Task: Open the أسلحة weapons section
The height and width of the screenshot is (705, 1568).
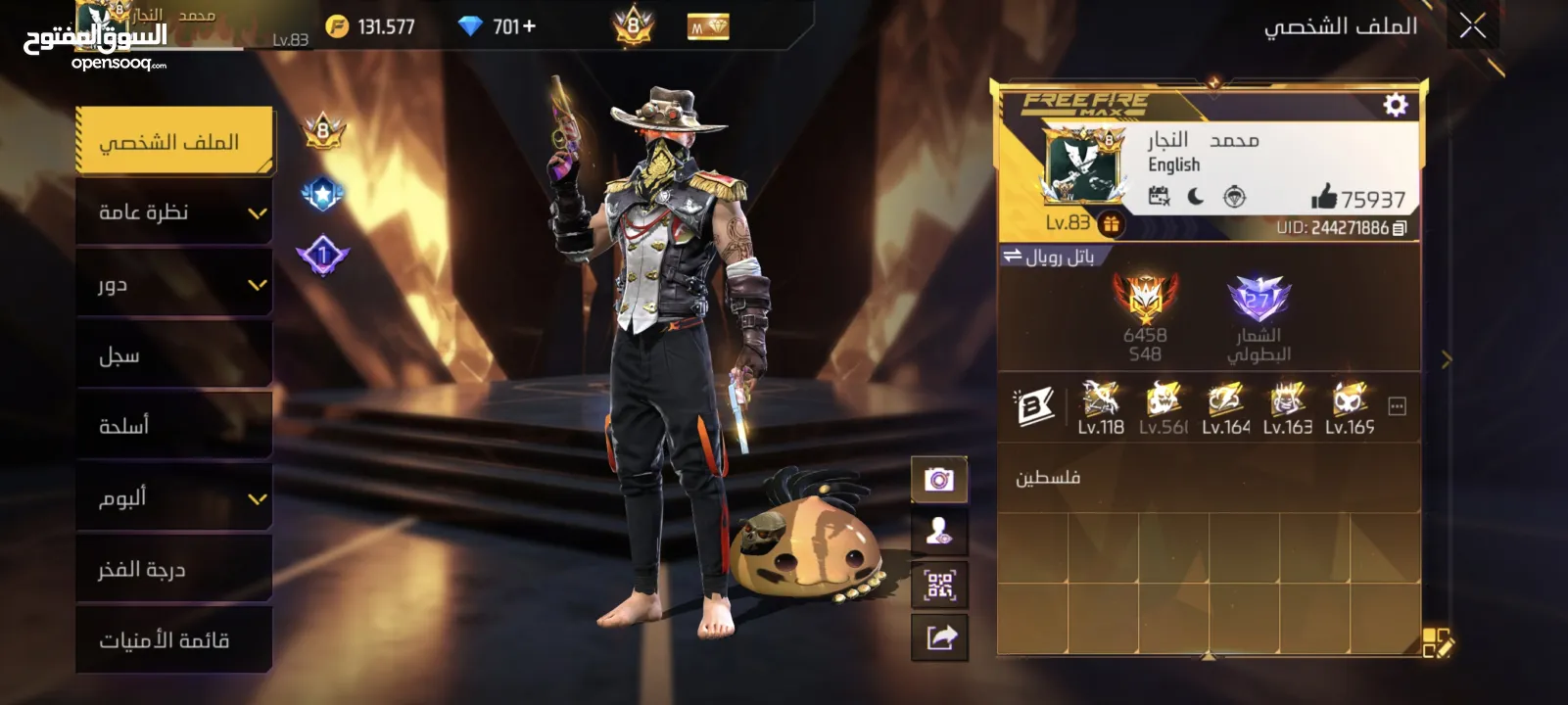Action: 174,426
